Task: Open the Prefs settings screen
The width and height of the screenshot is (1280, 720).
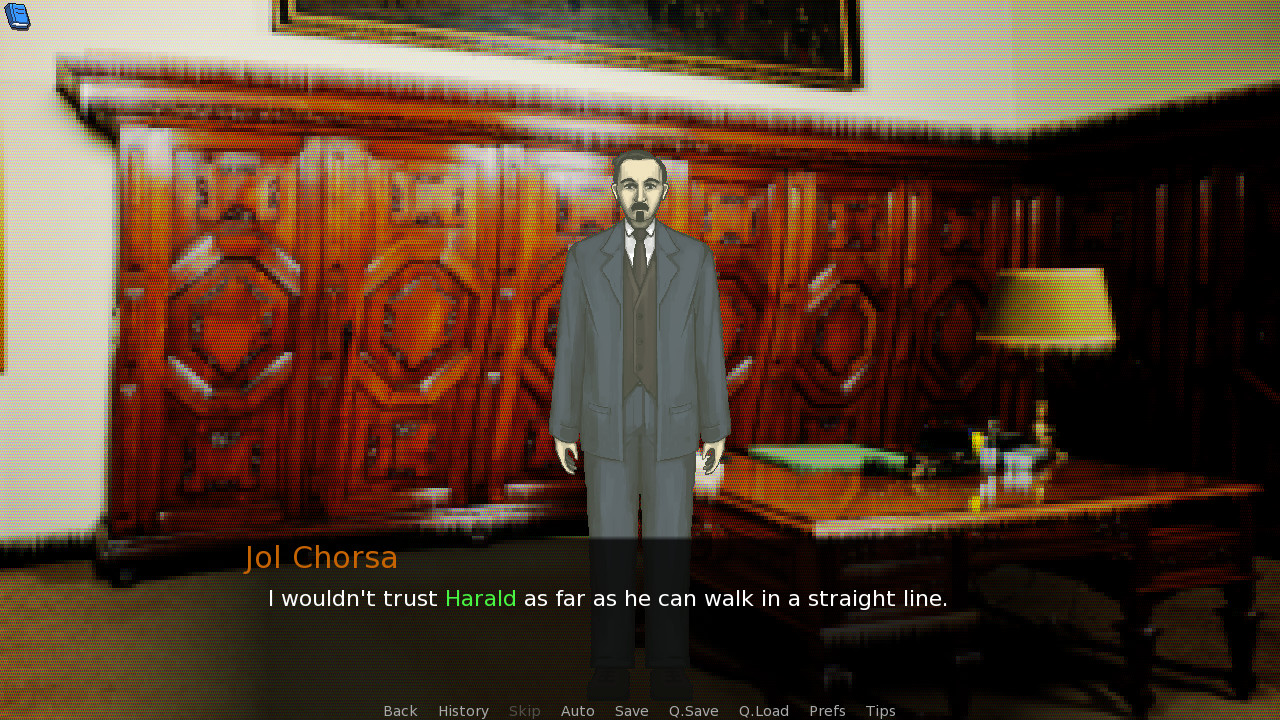Action: click(827, 710)
